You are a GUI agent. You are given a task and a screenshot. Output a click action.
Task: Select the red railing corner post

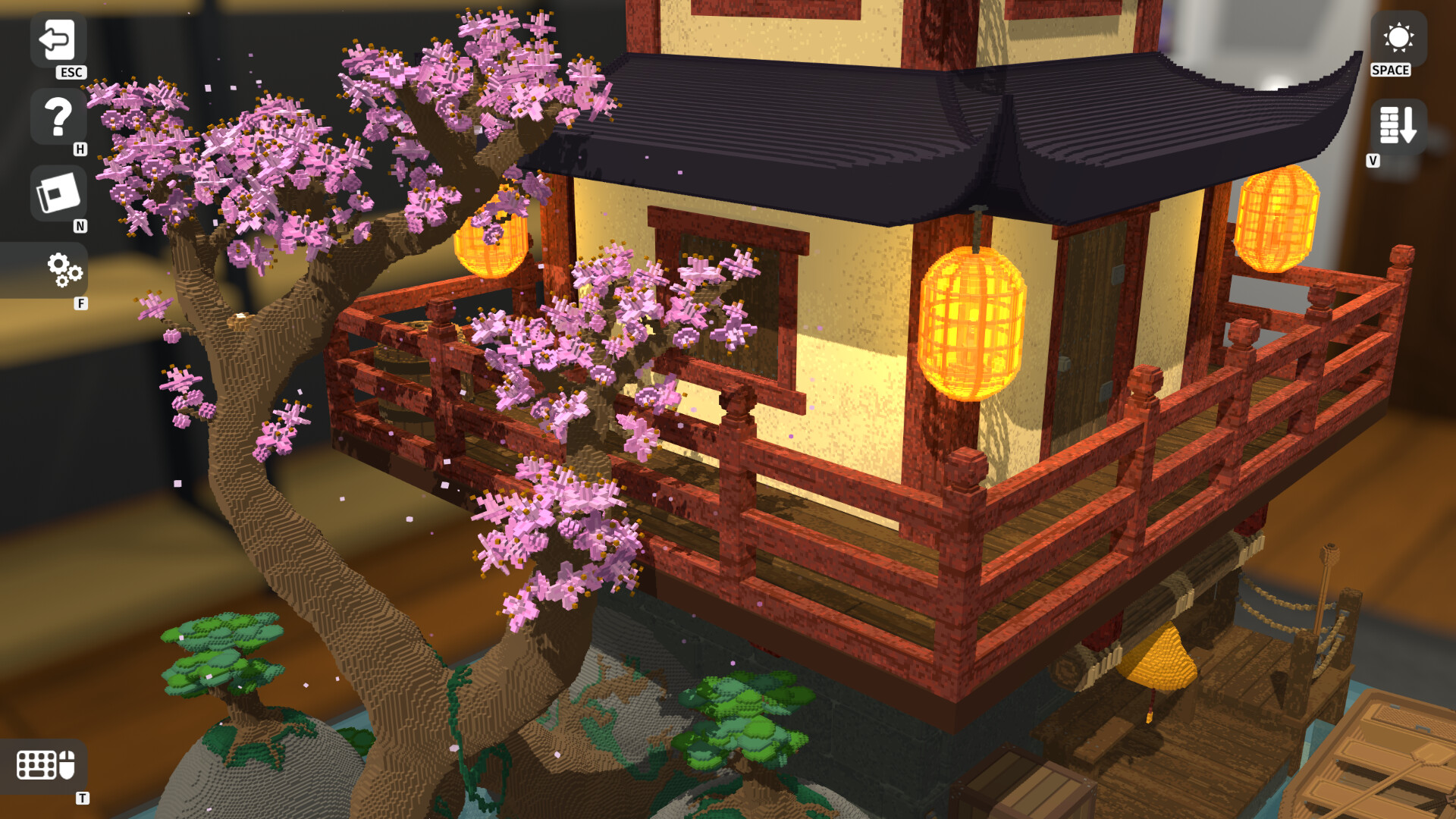click(x=963, y=493)
